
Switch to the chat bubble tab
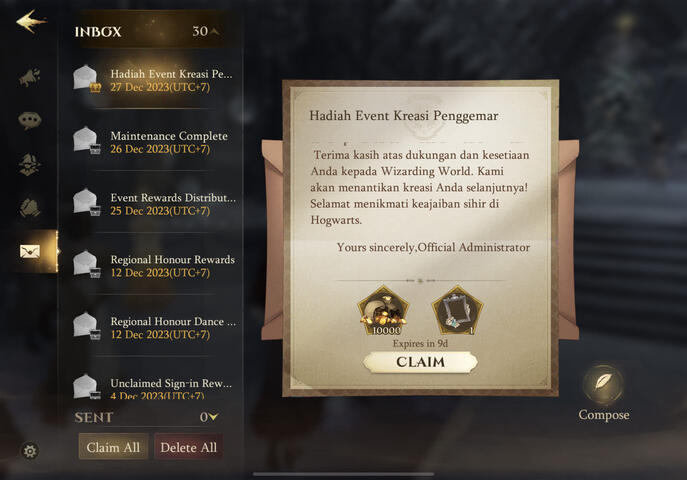point(29,121)
